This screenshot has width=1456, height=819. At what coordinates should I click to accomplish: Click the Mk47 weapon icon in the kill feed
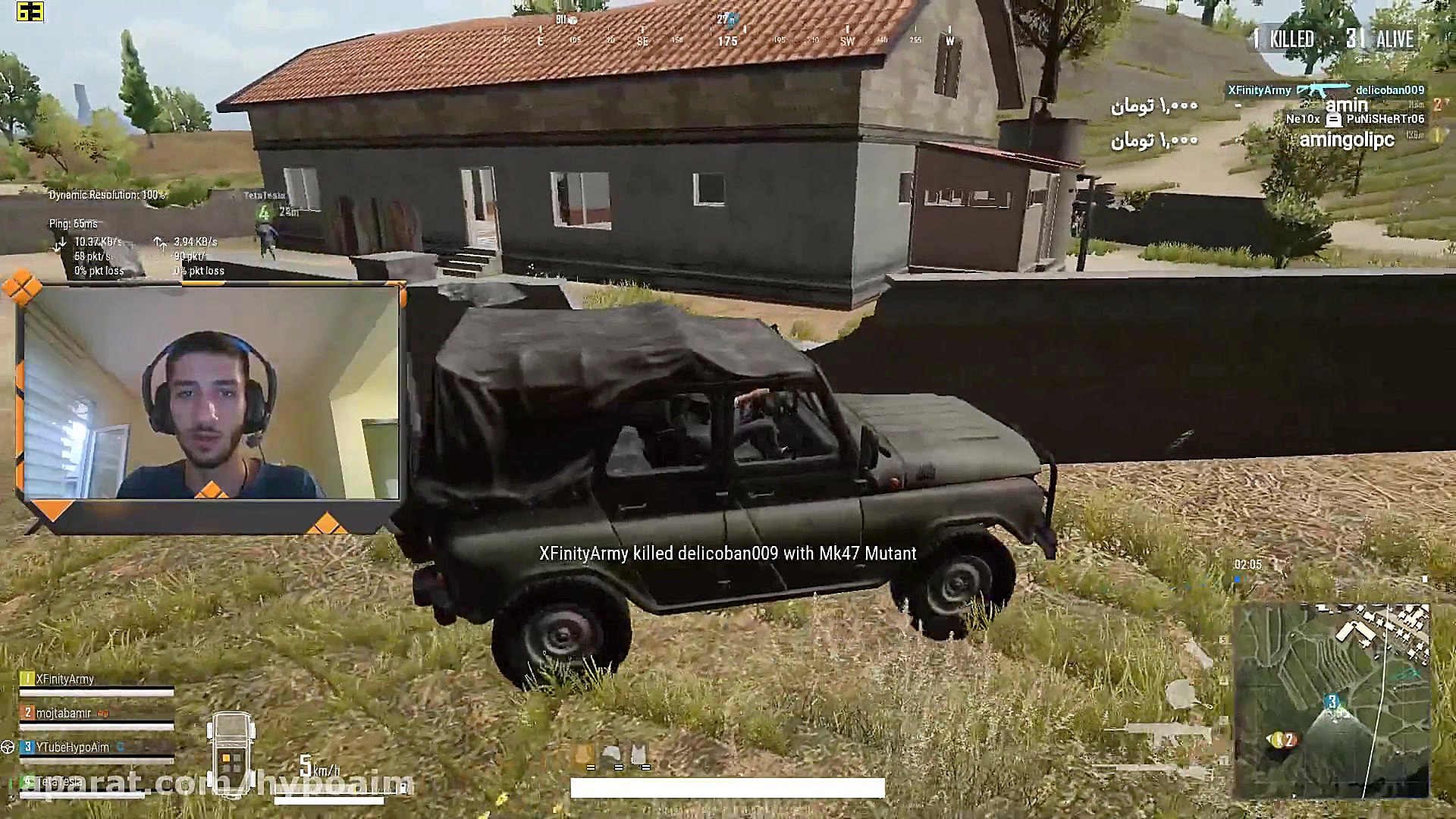click(1323, 89)
